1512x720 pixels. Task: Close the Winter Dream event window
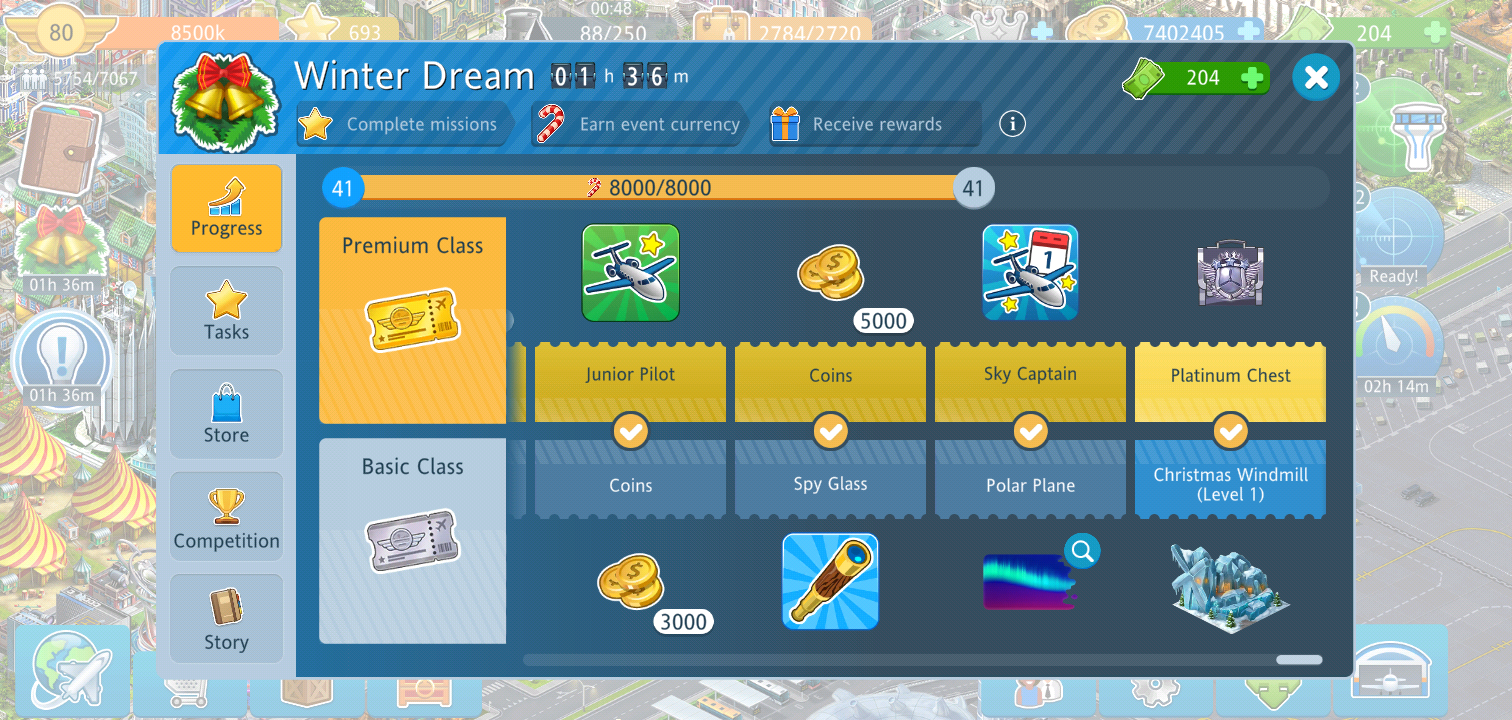(1316, 77)
